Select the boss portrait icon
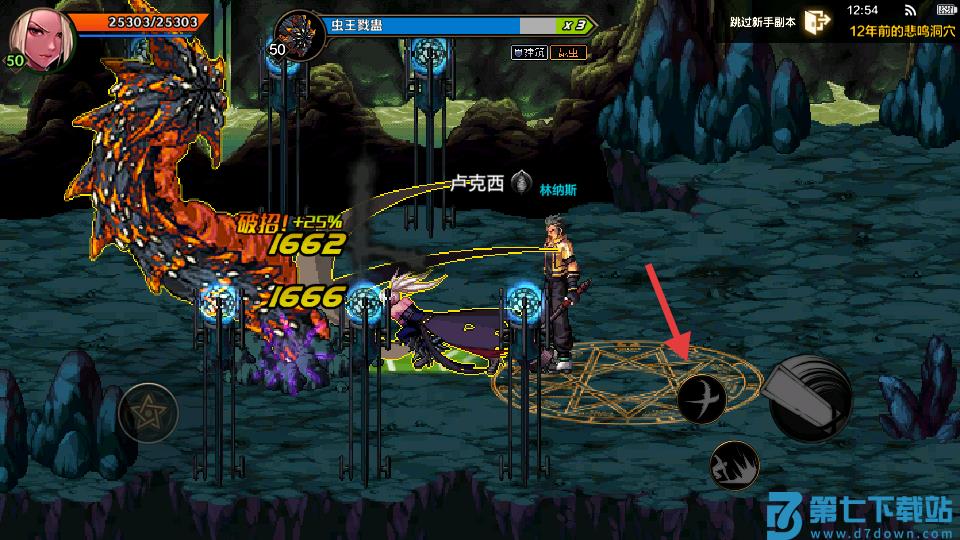Screen dimensions: 960x540 tap(296, 31)
